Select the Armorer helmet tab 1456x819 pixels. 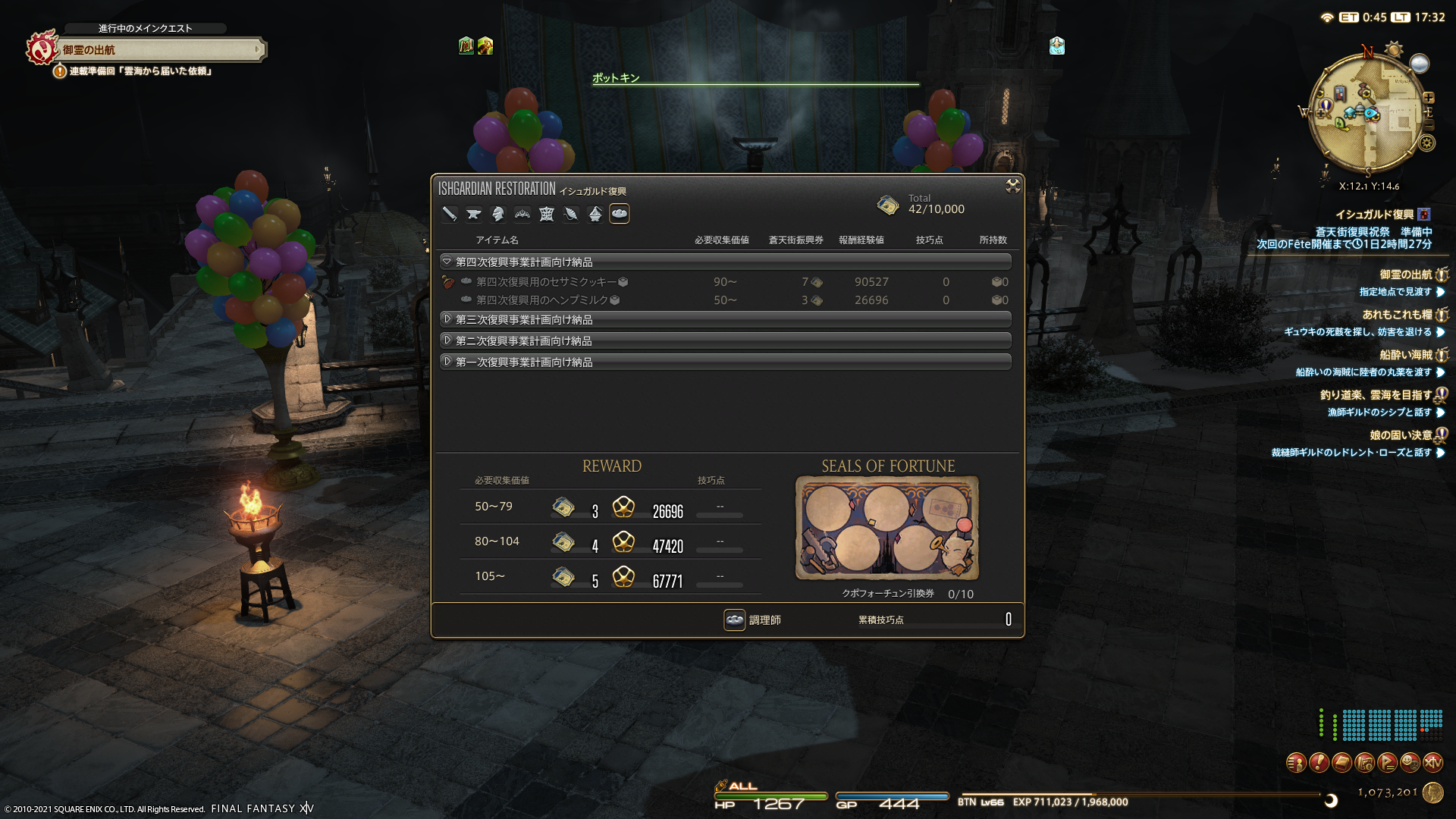[498, 214]
